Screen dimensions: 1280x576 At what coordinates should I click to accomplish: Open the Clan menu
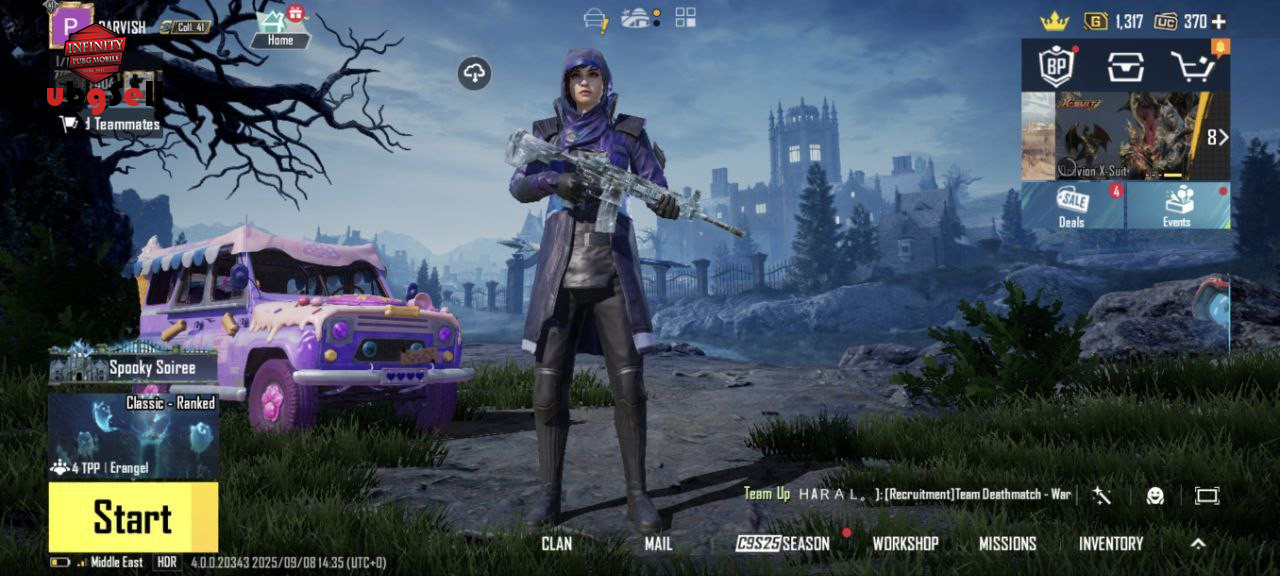(556, 544)
